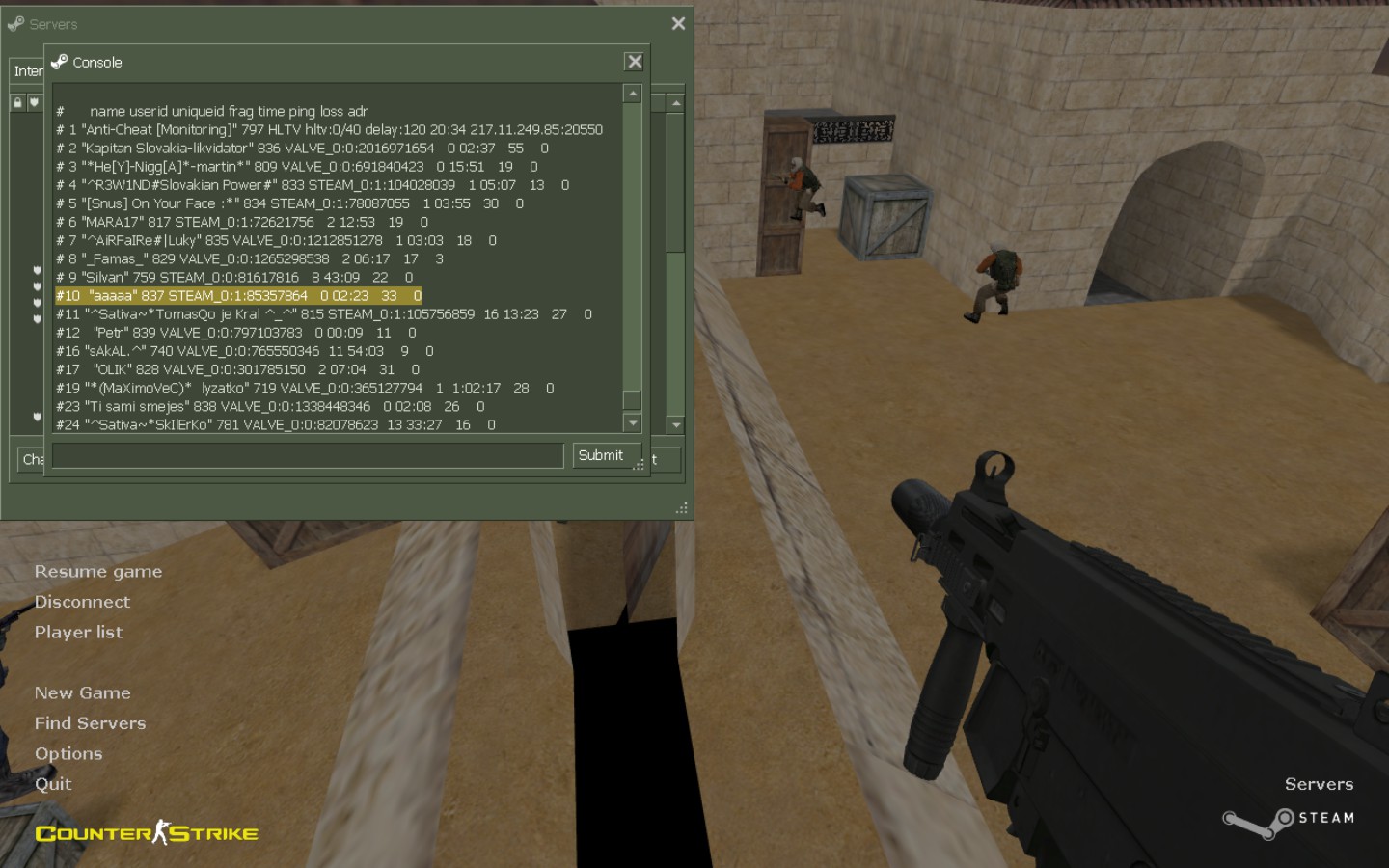Click the Submit button in console
The height and width of the screenshot is (868, 1389).
point(600,455)
